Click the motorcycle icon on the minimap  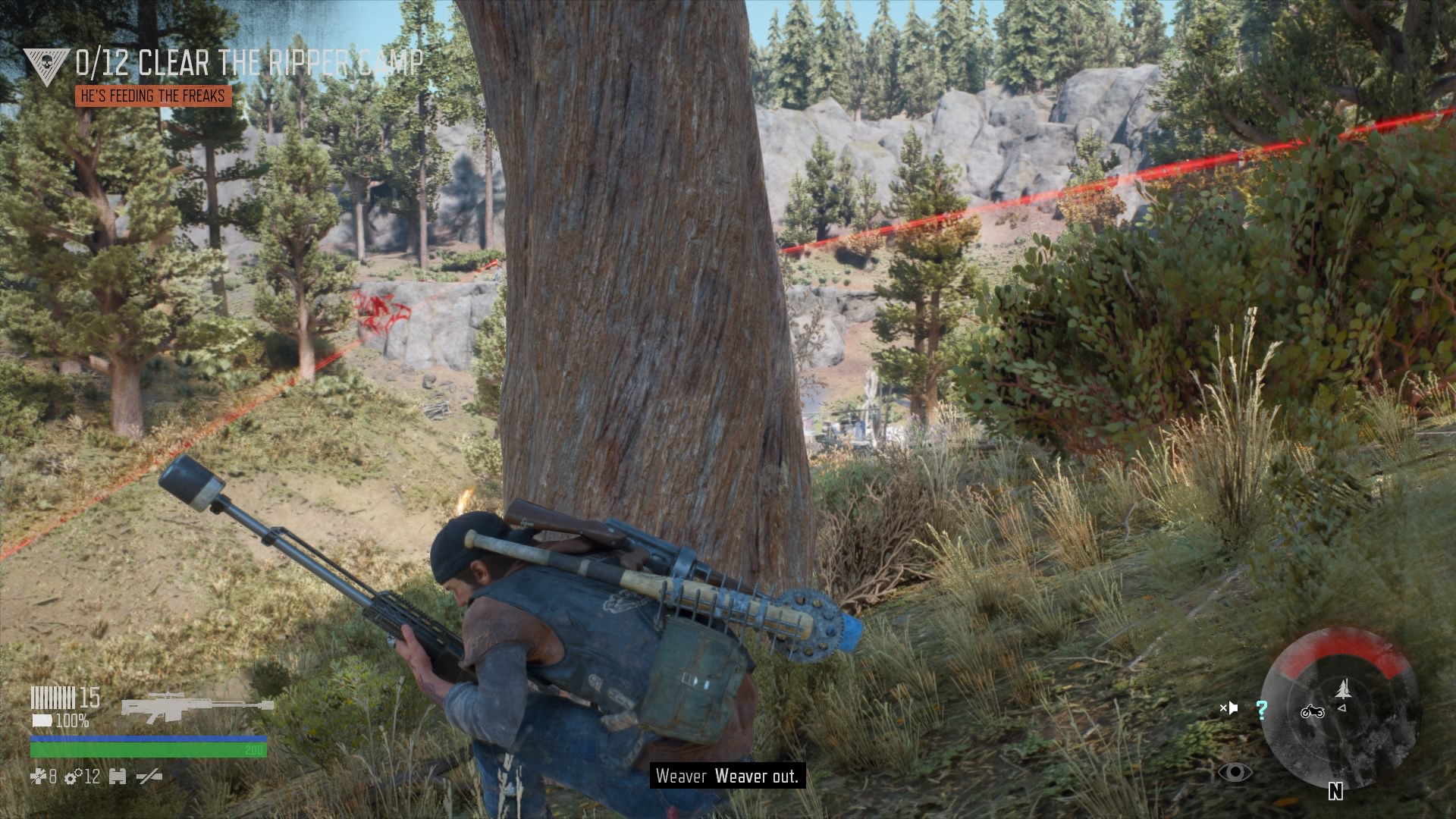[x=1313, y=712]
